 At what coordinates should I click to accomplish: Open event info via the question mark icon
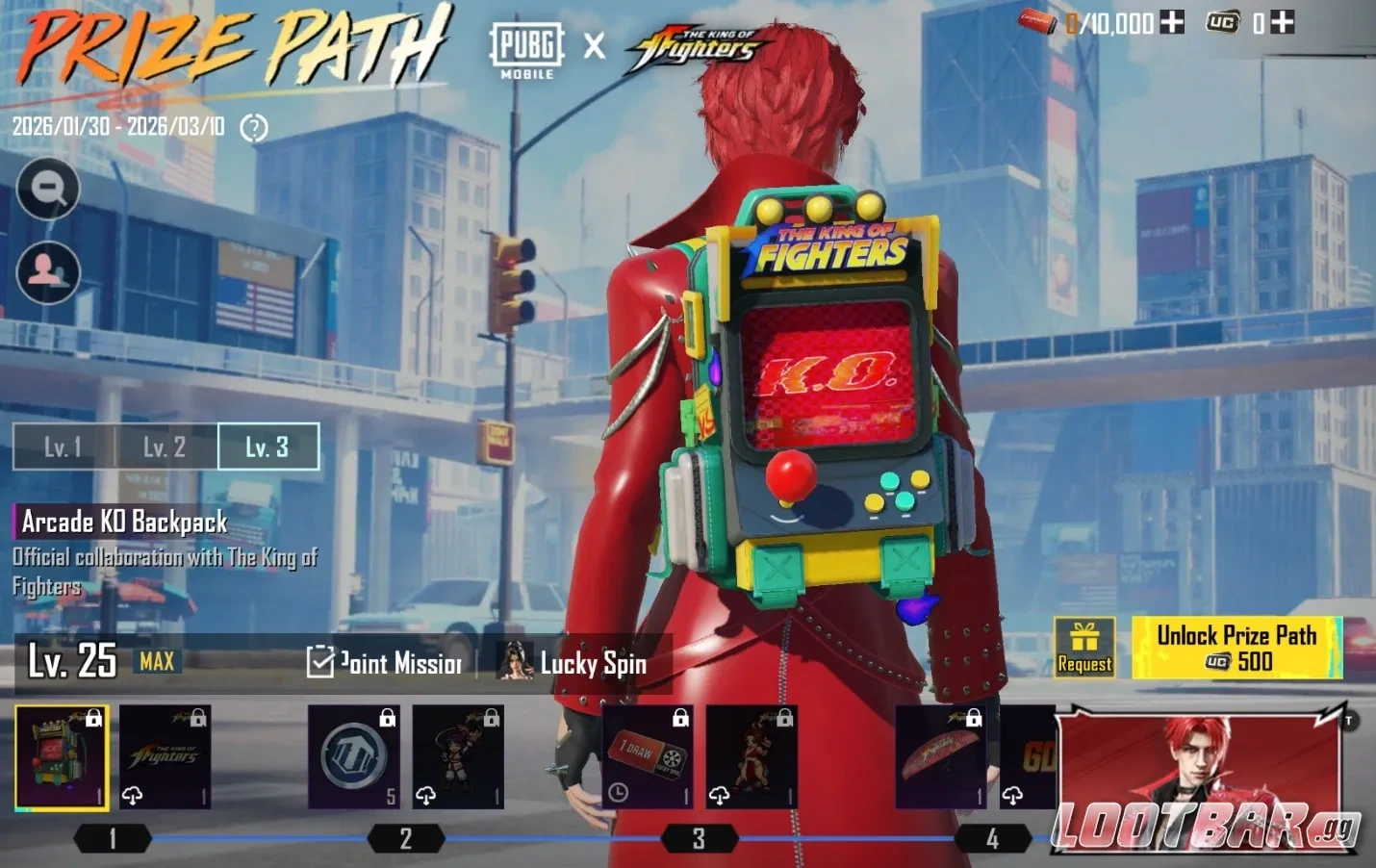(x=253, y=128)
